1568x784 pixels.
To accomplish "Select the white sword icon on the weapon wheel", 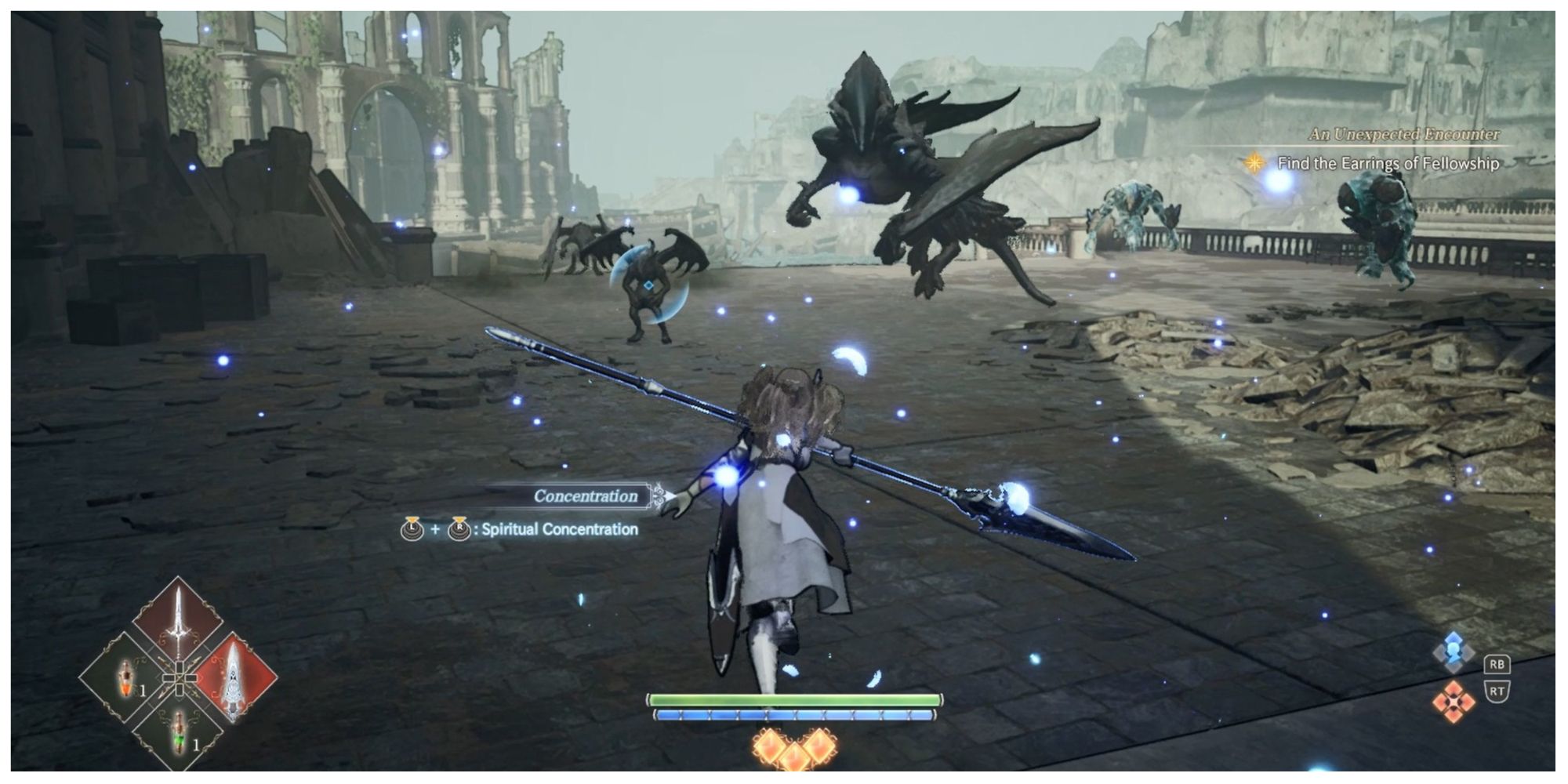I will (179, 619).
